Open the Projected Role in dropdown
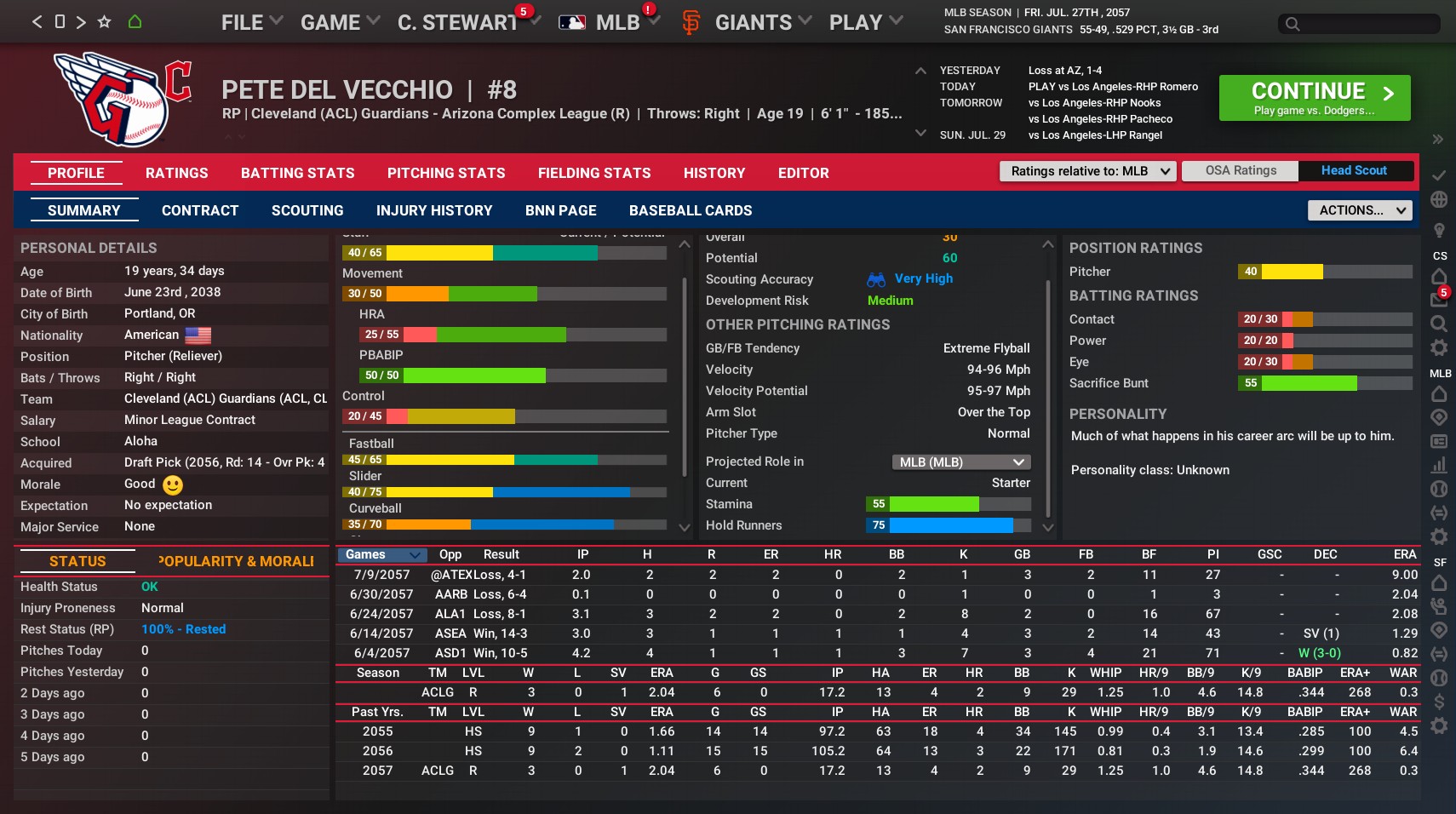The height and width of the screenshot is (814, 1456). click(x=960, y=461)
